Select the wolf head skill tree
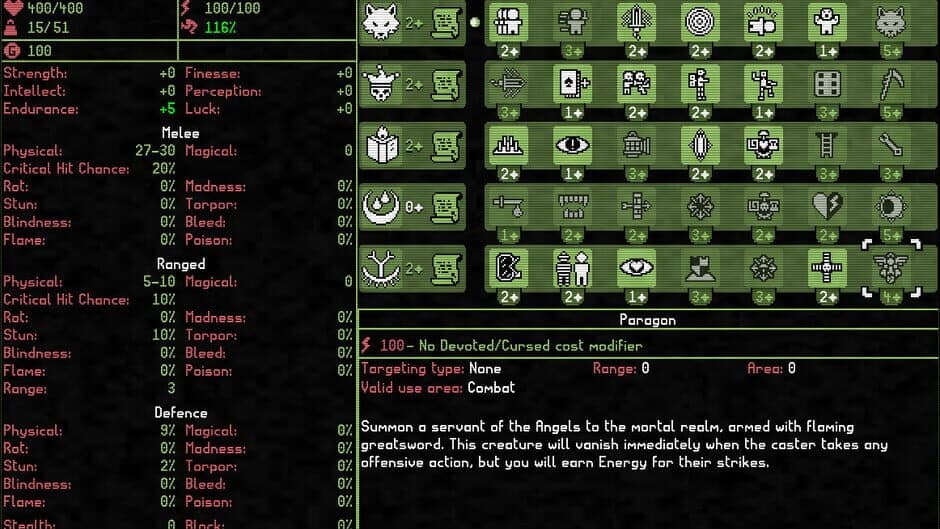 [x=381, y=21]
